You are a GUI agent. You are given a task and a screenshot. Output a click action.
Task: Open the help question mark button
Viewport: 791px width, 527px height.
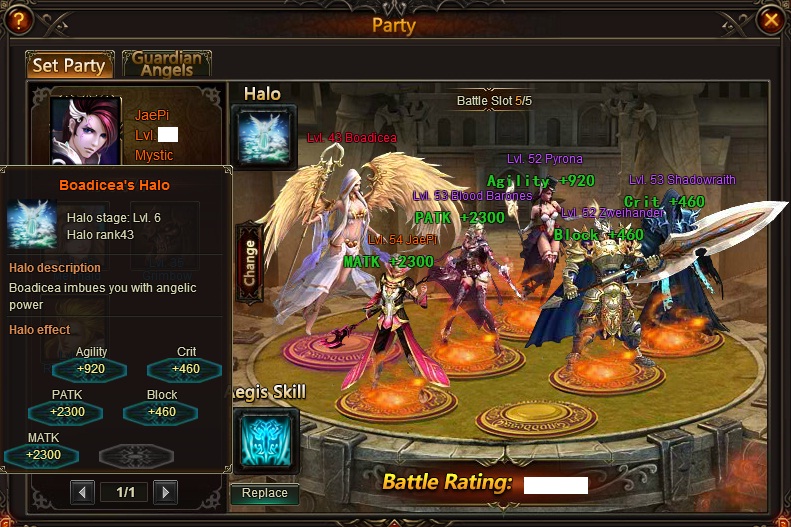pos(19,19)
